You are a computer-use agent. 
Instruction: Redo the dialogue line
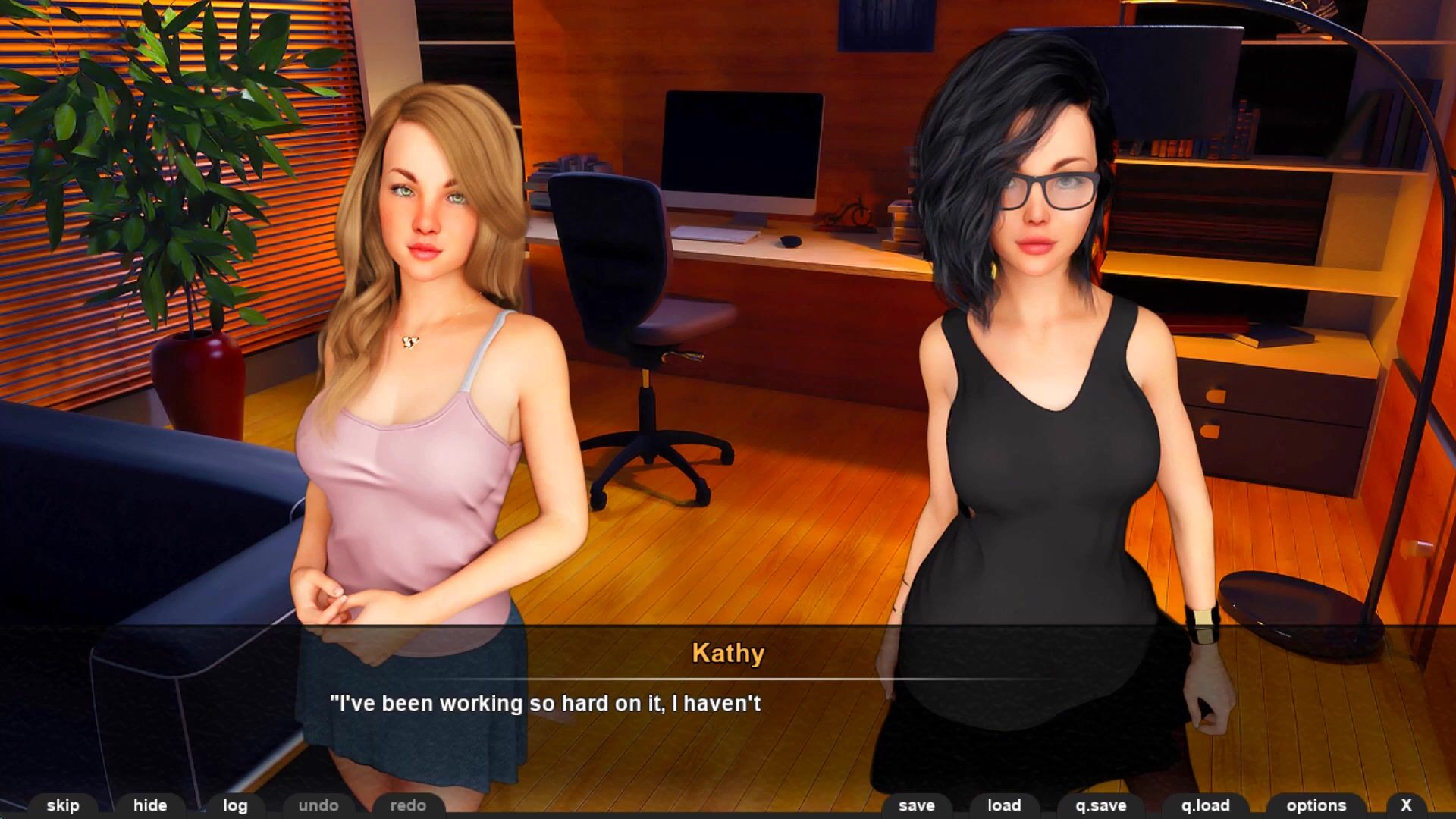click(x=408, y=805)
